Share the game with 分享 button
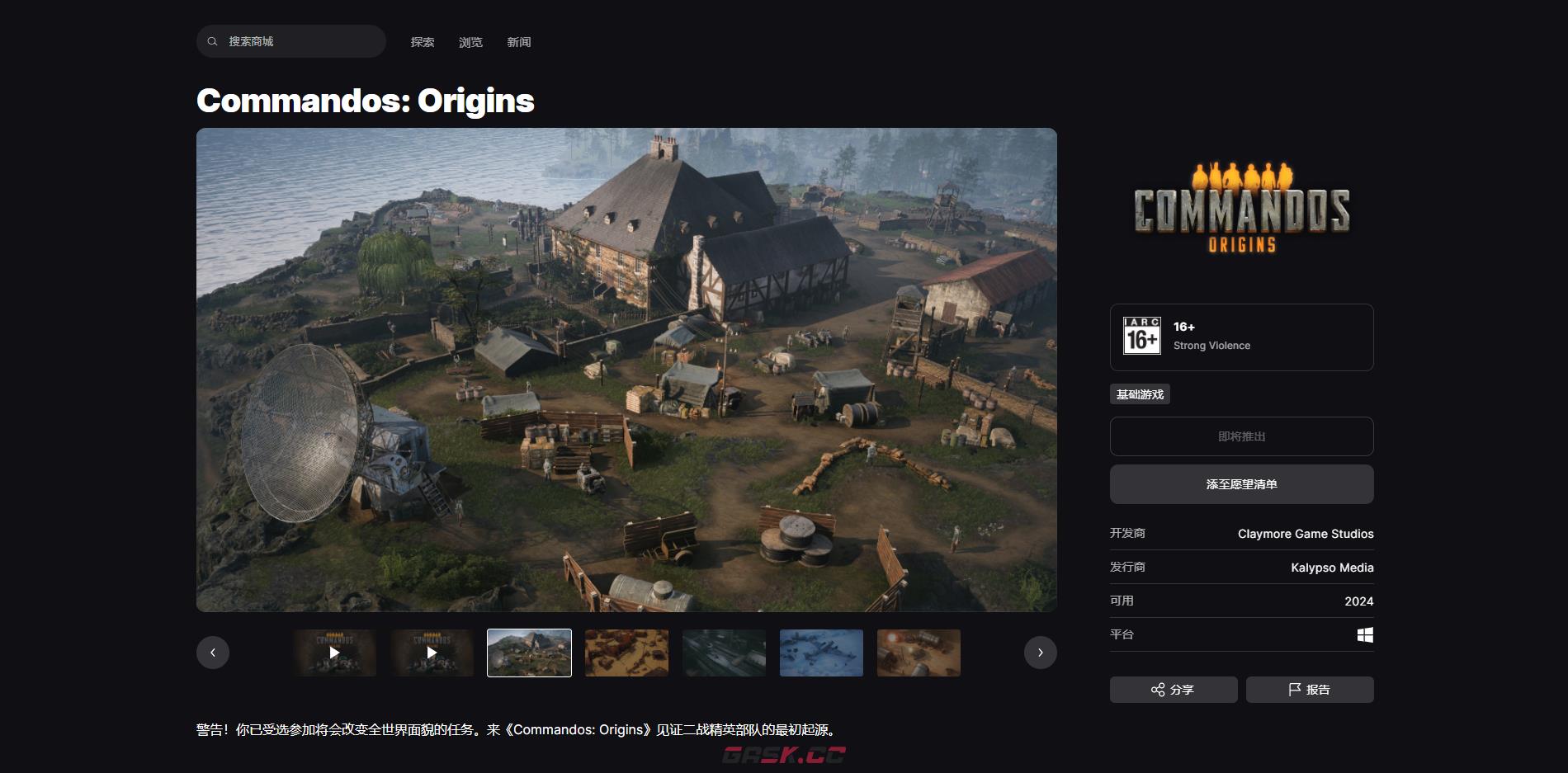 coord(1173,690)
